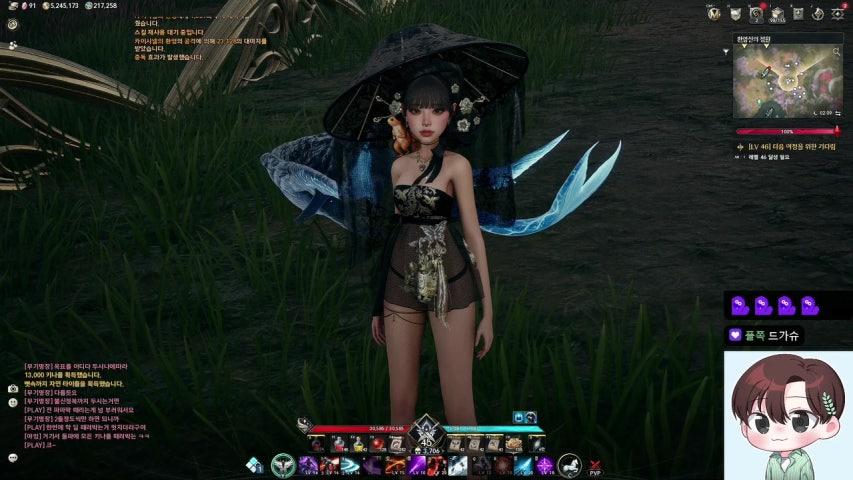Open the inventory cube icon showing bag count
Image resolution: width=853 pixels, height=480 pixels.
coord(776,13)
